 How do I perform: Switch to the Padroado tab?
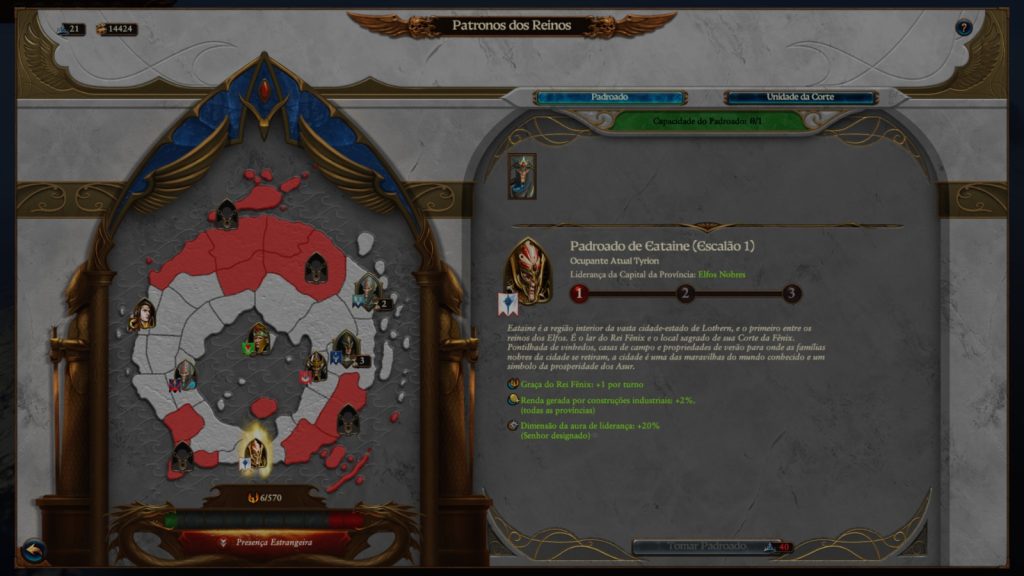tap(609, 97)
